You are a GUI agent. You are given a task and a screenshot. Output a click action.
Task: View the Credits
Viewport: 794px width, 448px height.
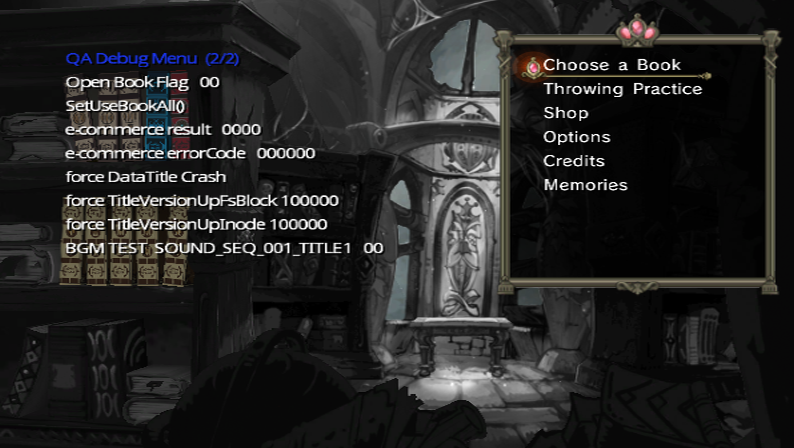click(x=574, y=161)
